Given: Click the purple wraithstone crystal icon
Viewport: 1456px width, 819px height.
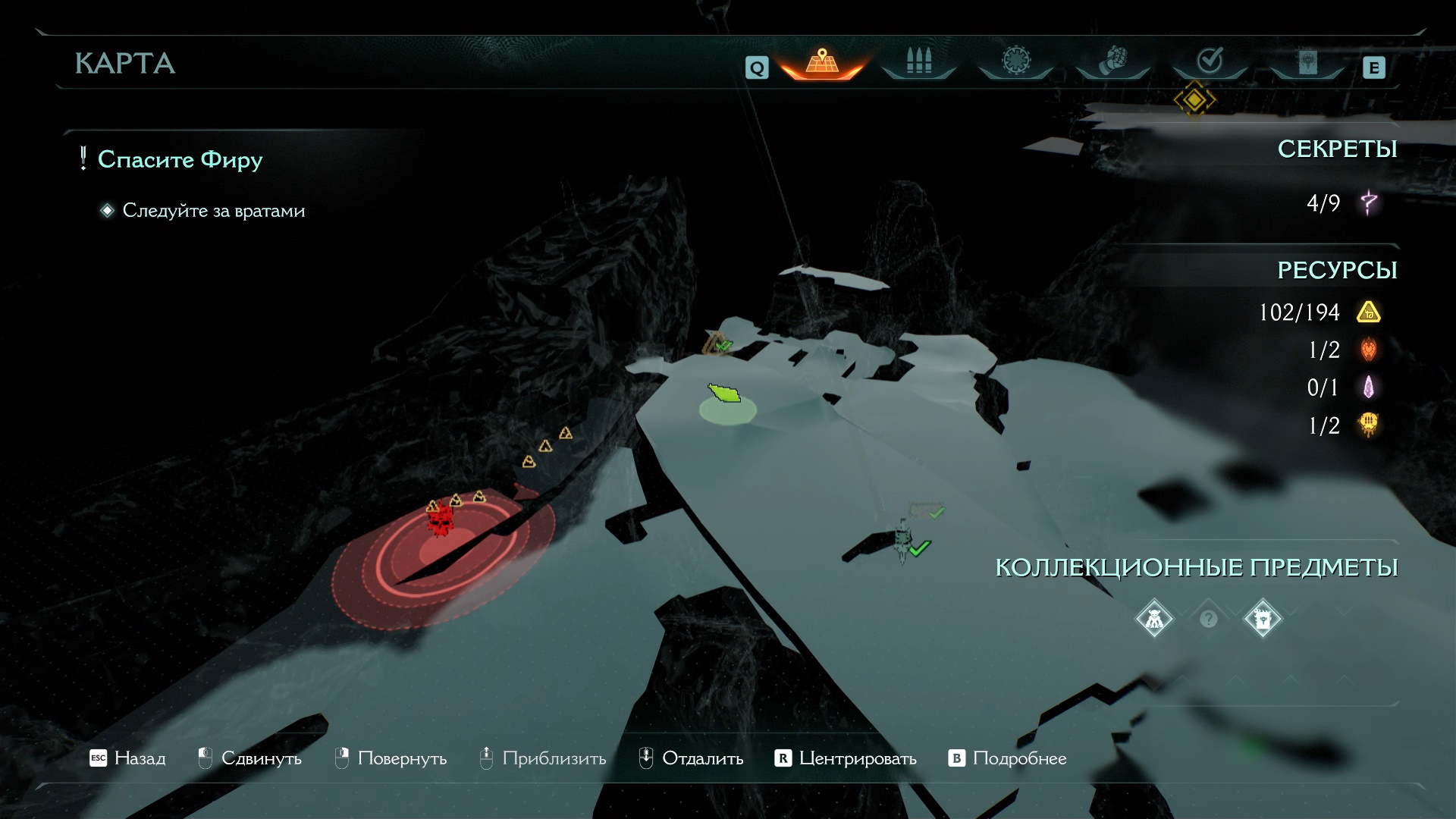Looking at the screenshot, I should [1368, 388].
